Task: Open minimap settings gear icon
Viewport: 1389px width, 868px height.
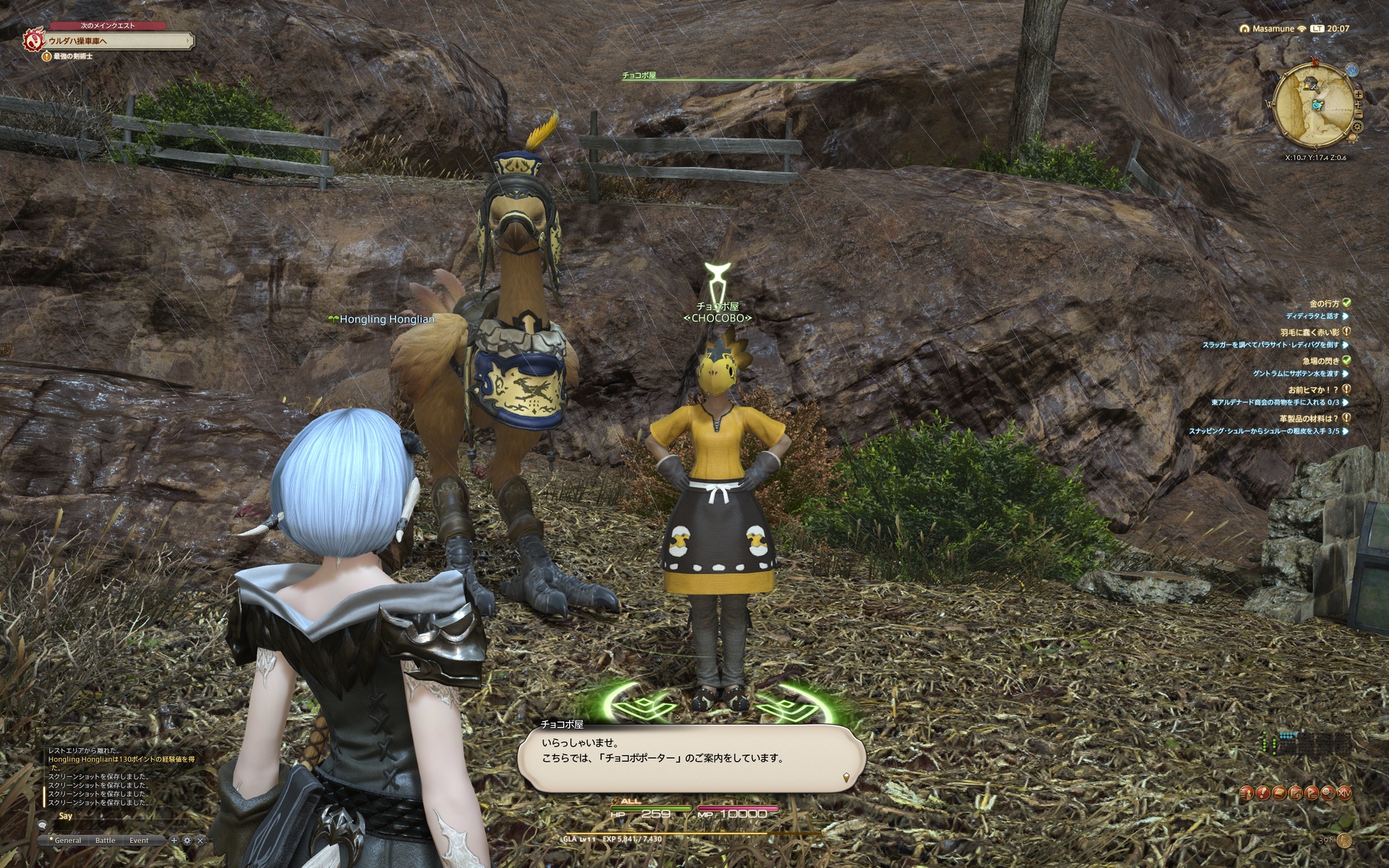Action: pyautogui.click(x=1356, y=127)
